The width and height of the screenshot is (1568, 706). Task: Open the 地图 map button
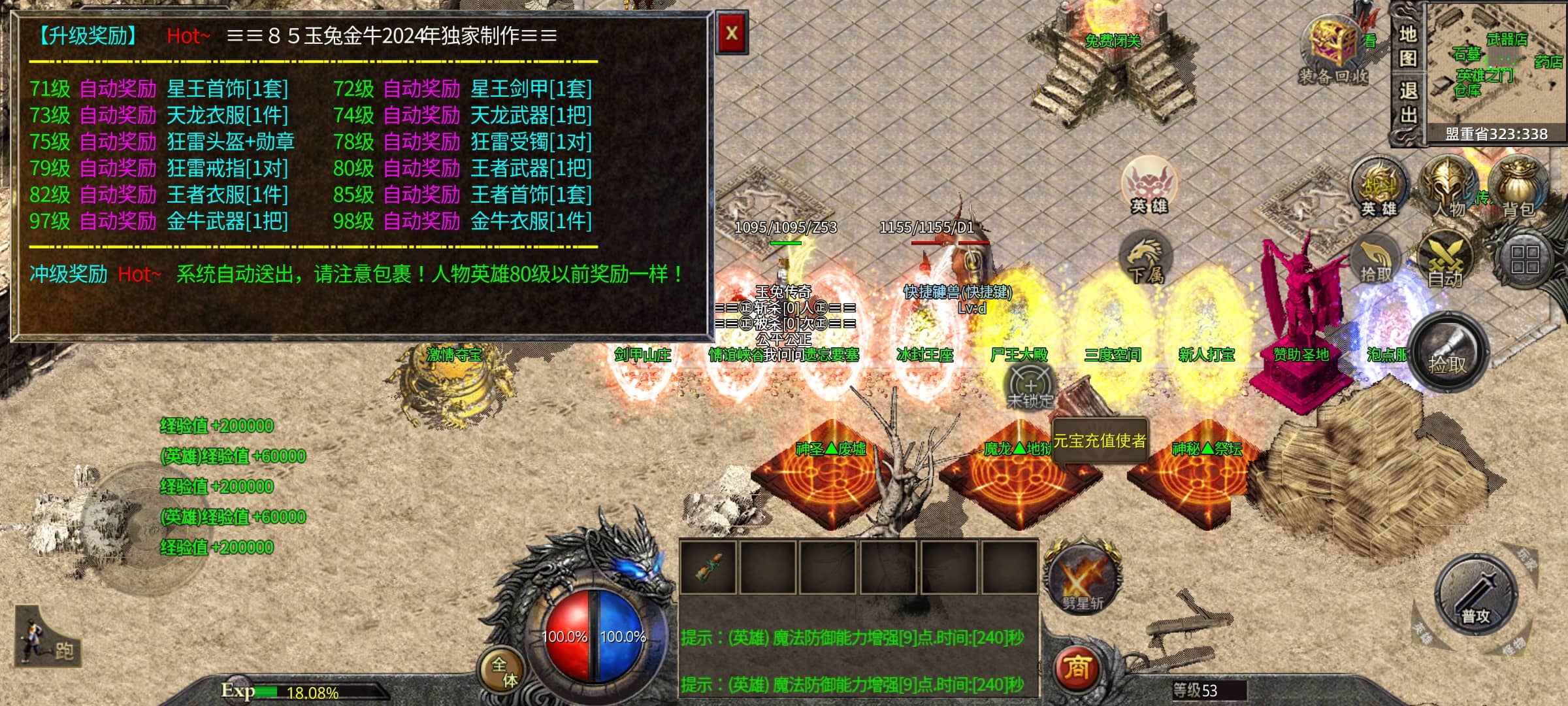tap(1408, 46)
